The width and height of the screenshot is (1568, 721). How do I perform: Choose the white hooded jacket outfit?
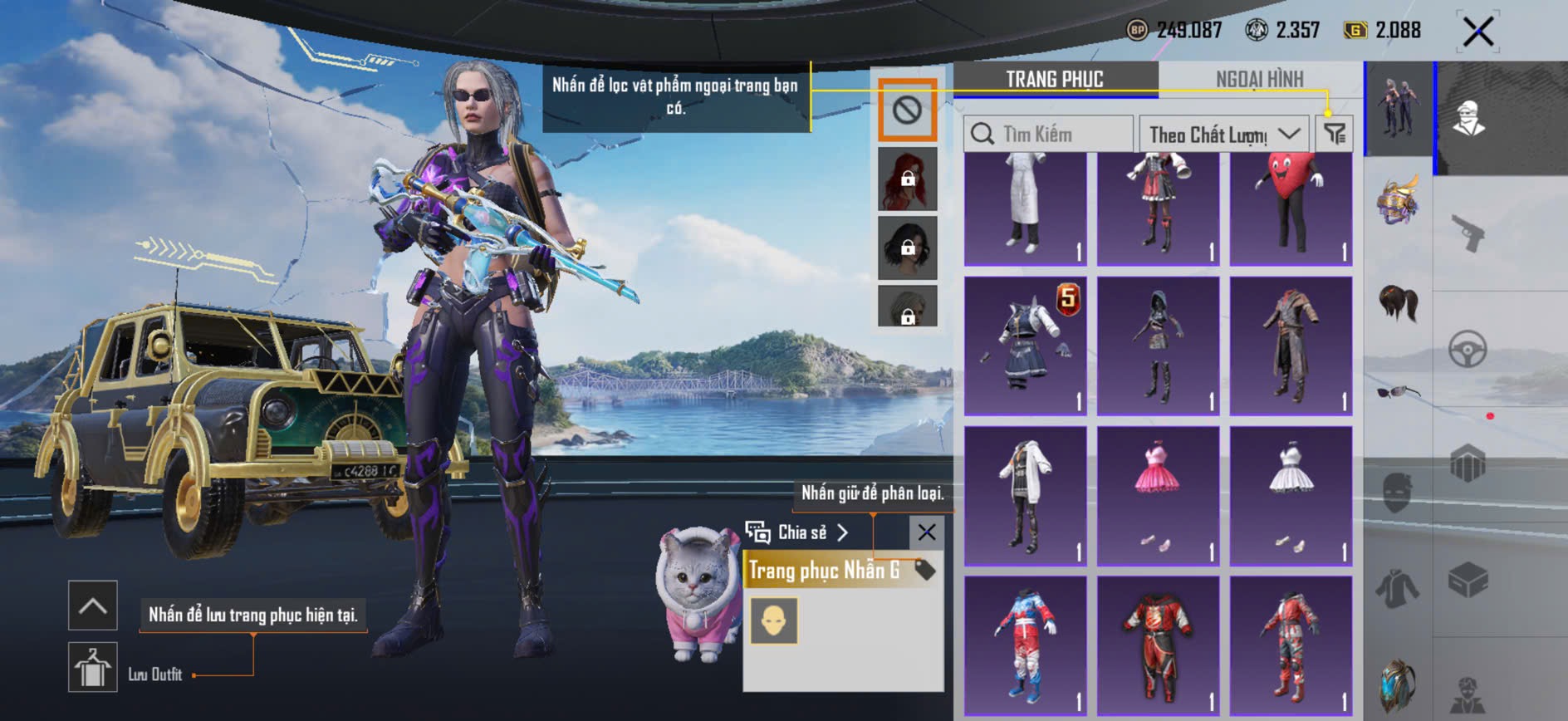1026,496
